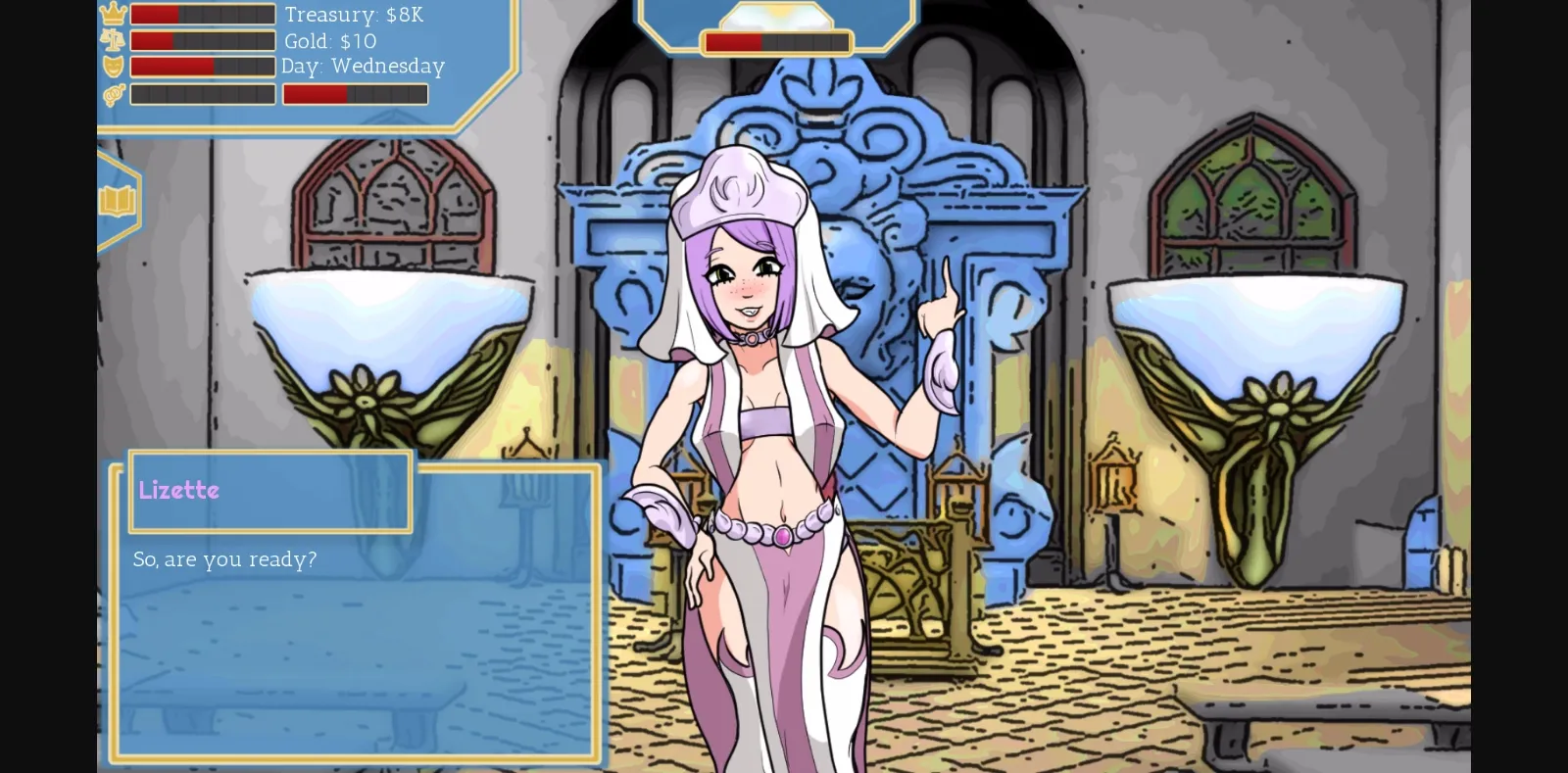Click the theater masks reputation icon
1568x773 pixels.
pyautogui.click(x=114, y=66)
